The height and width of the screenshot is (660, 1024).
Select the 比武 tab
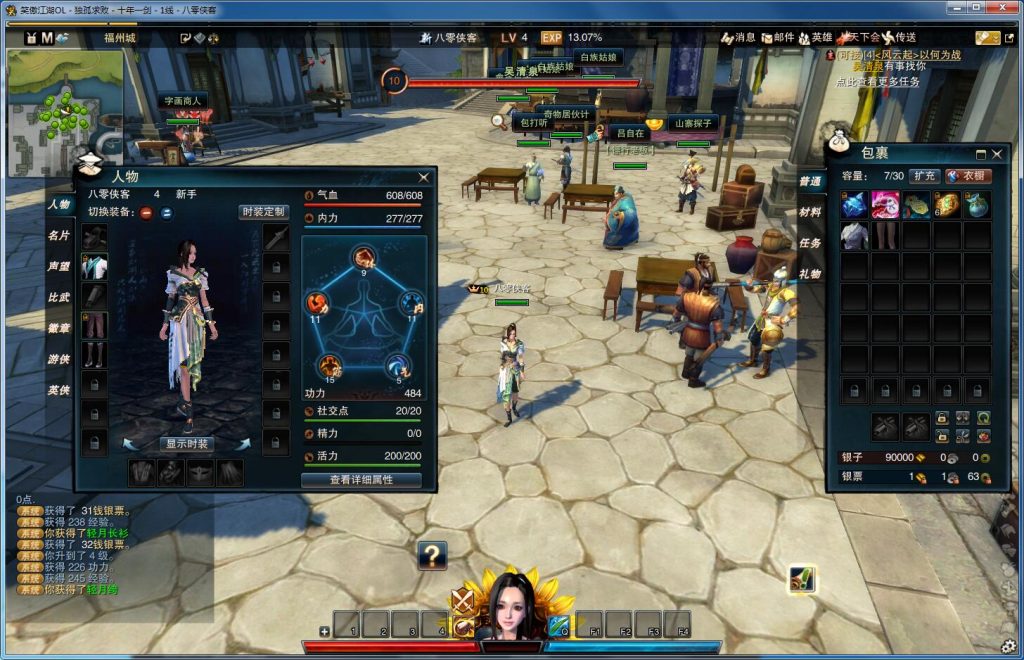point(59,297)
